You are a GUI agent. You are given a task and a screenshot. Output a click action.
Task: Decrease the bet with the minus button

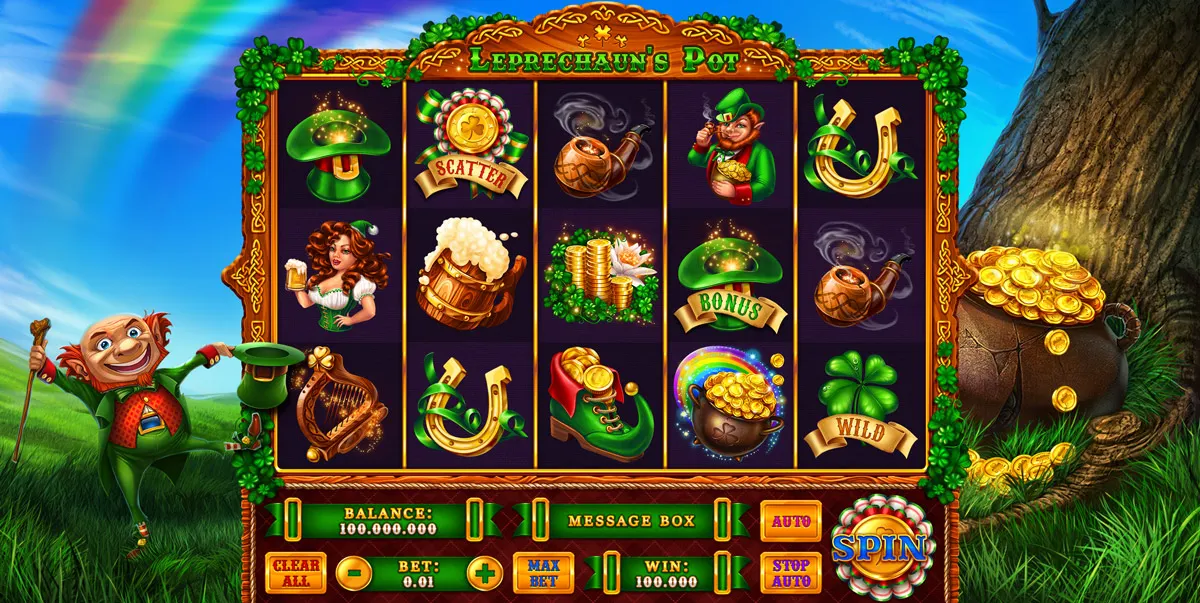(x=354, y=574)
